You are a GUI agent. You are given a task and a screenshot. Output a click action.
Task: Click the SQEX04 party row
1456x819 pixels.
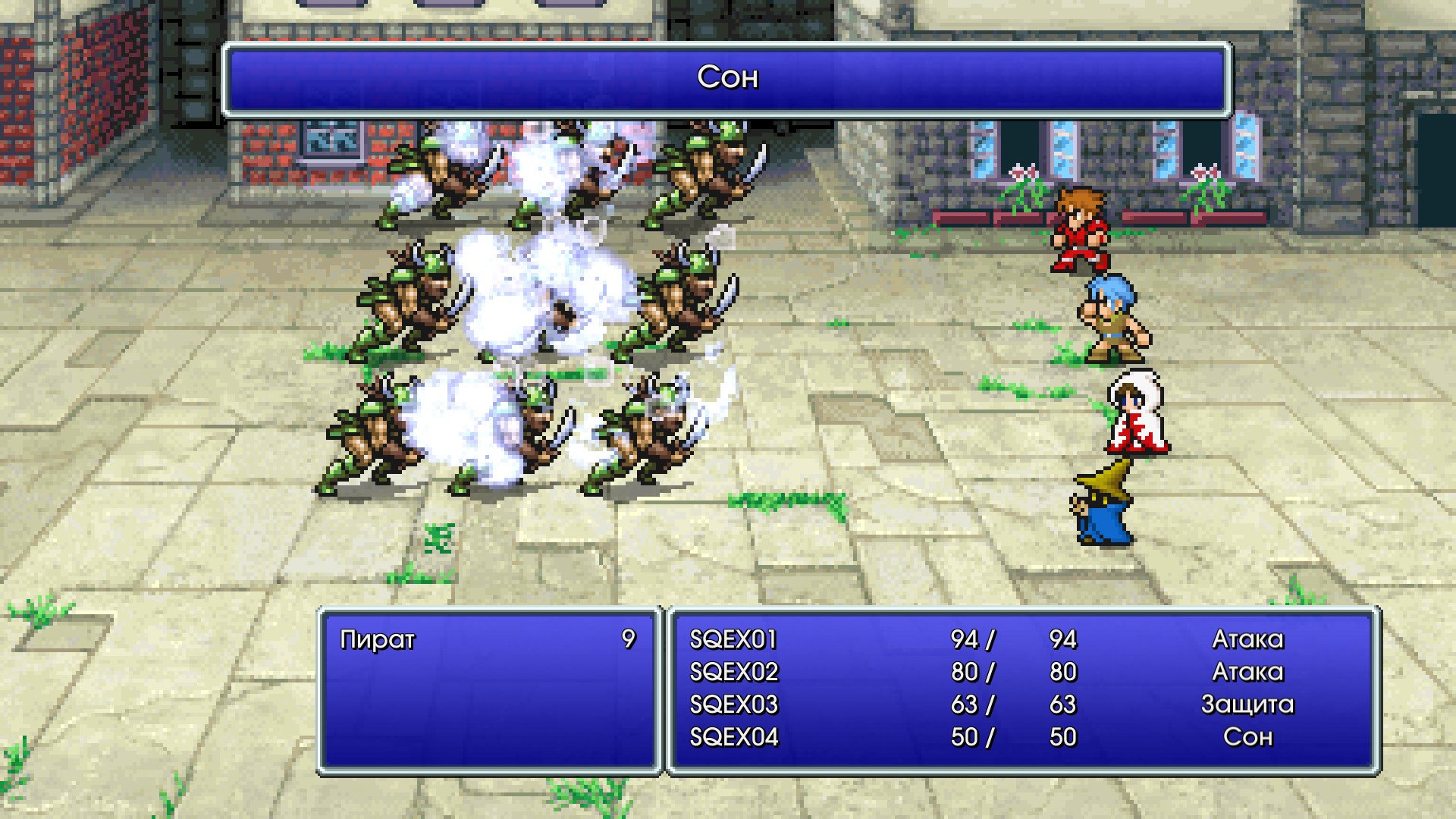tap(733, 738)
